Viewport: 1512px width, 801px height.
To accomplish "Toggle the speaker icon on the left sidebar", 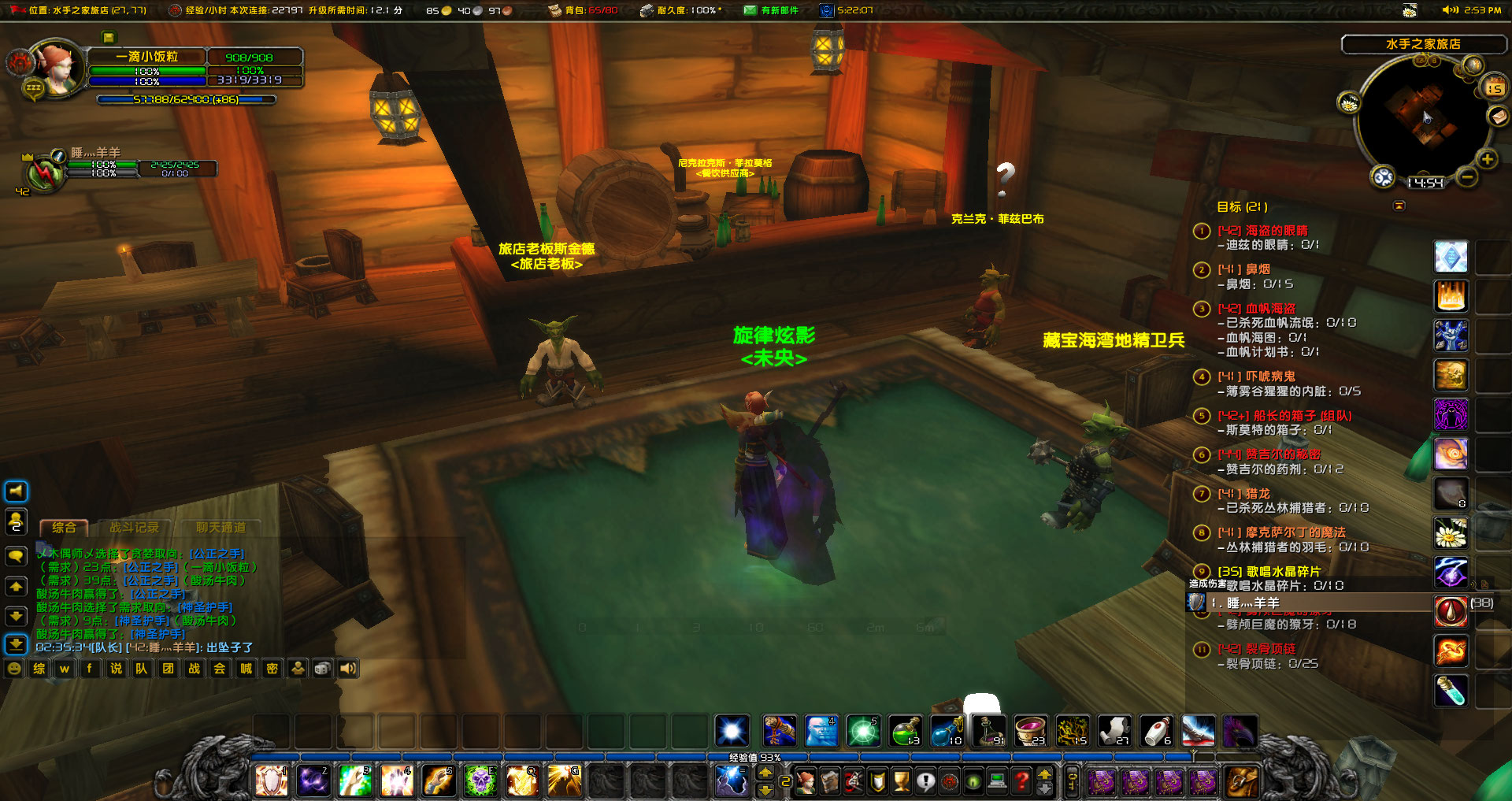I will (14, 491).
